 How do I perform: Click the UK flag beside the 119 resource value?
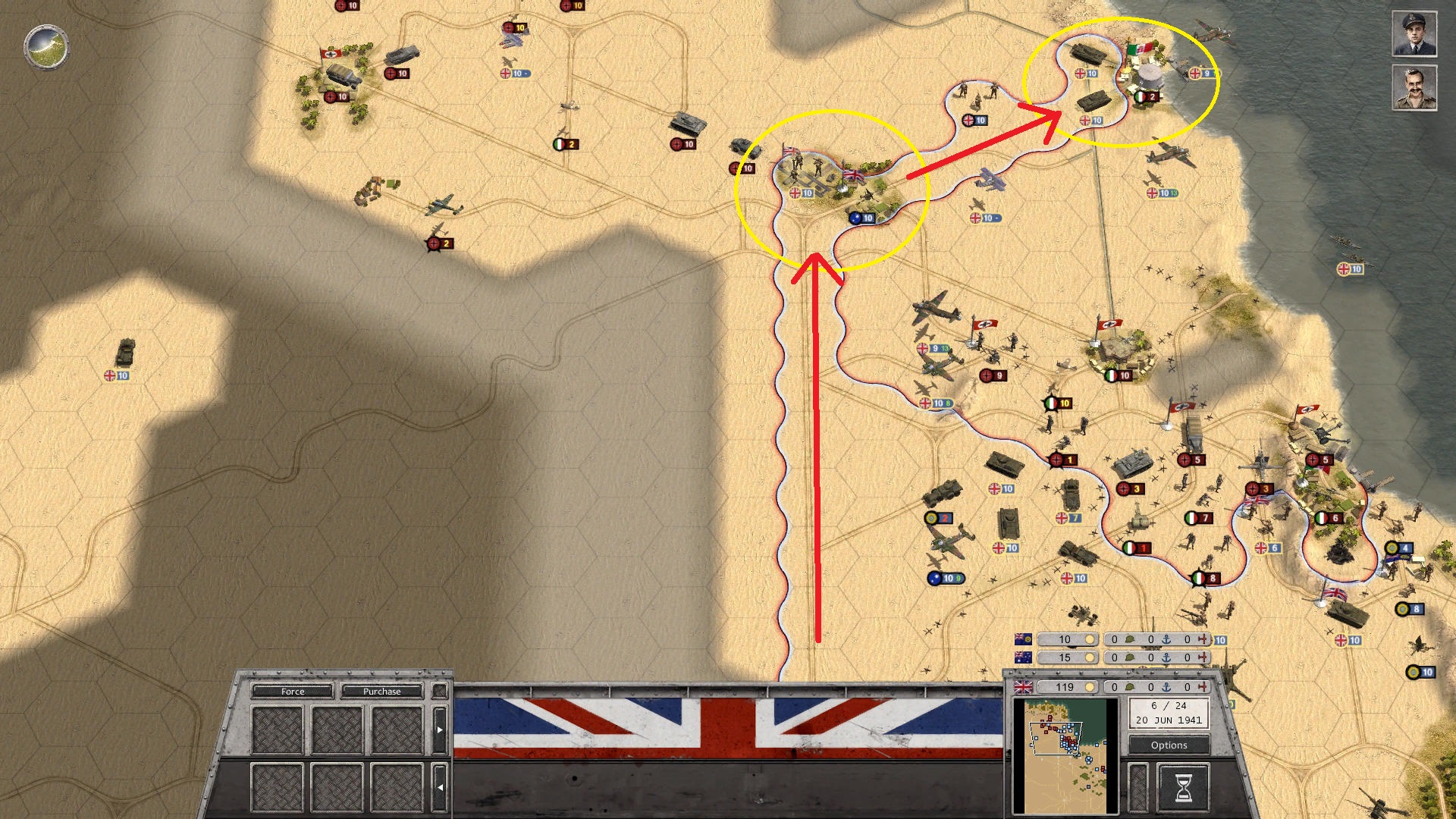point(1024,686)
